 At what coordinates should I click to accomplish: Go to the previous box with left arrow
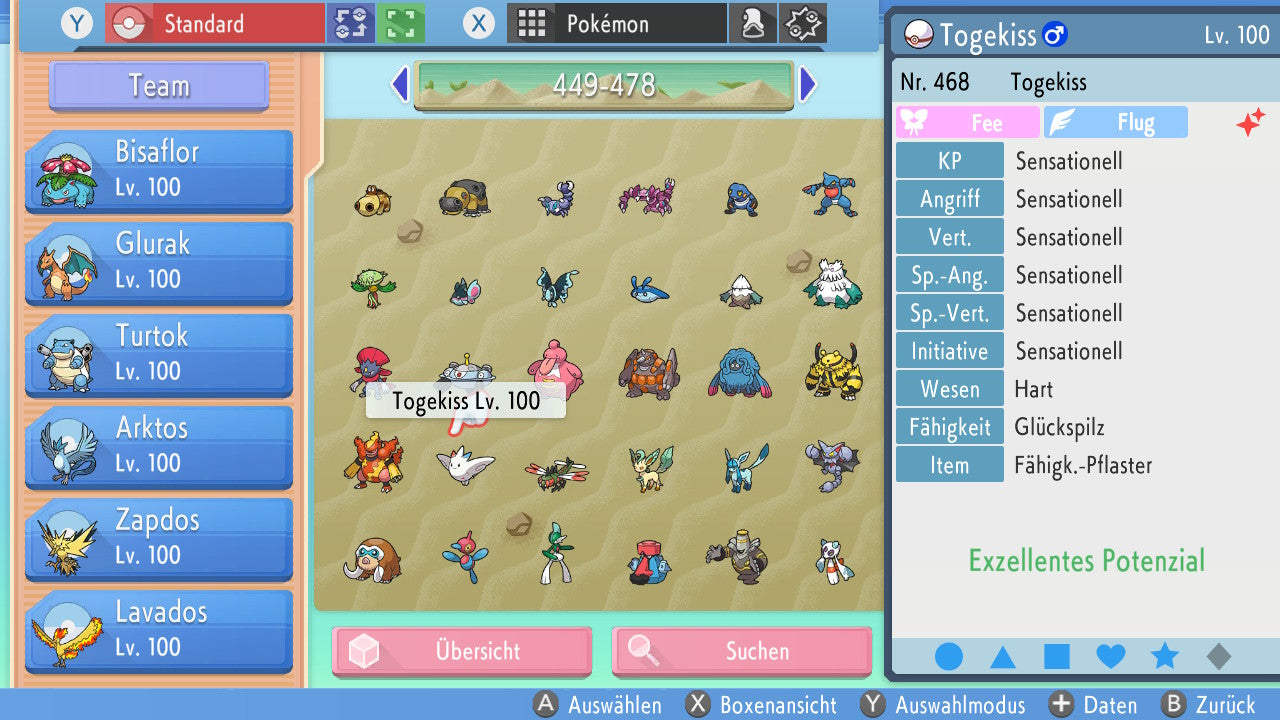click(x=400, y=85)
